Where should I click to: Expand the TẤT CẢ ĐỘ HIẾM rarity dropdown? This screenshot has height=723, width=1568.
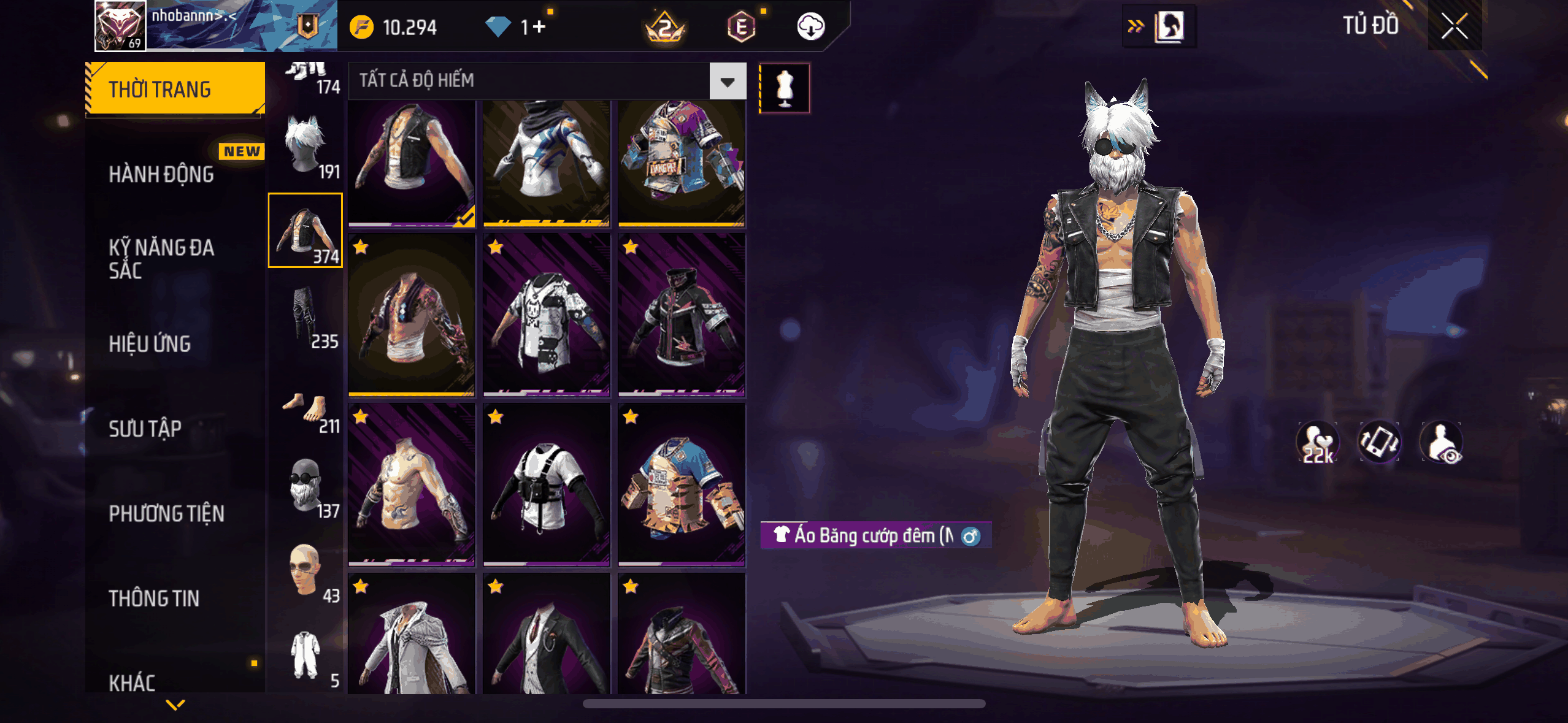click(x=728, y=81)
